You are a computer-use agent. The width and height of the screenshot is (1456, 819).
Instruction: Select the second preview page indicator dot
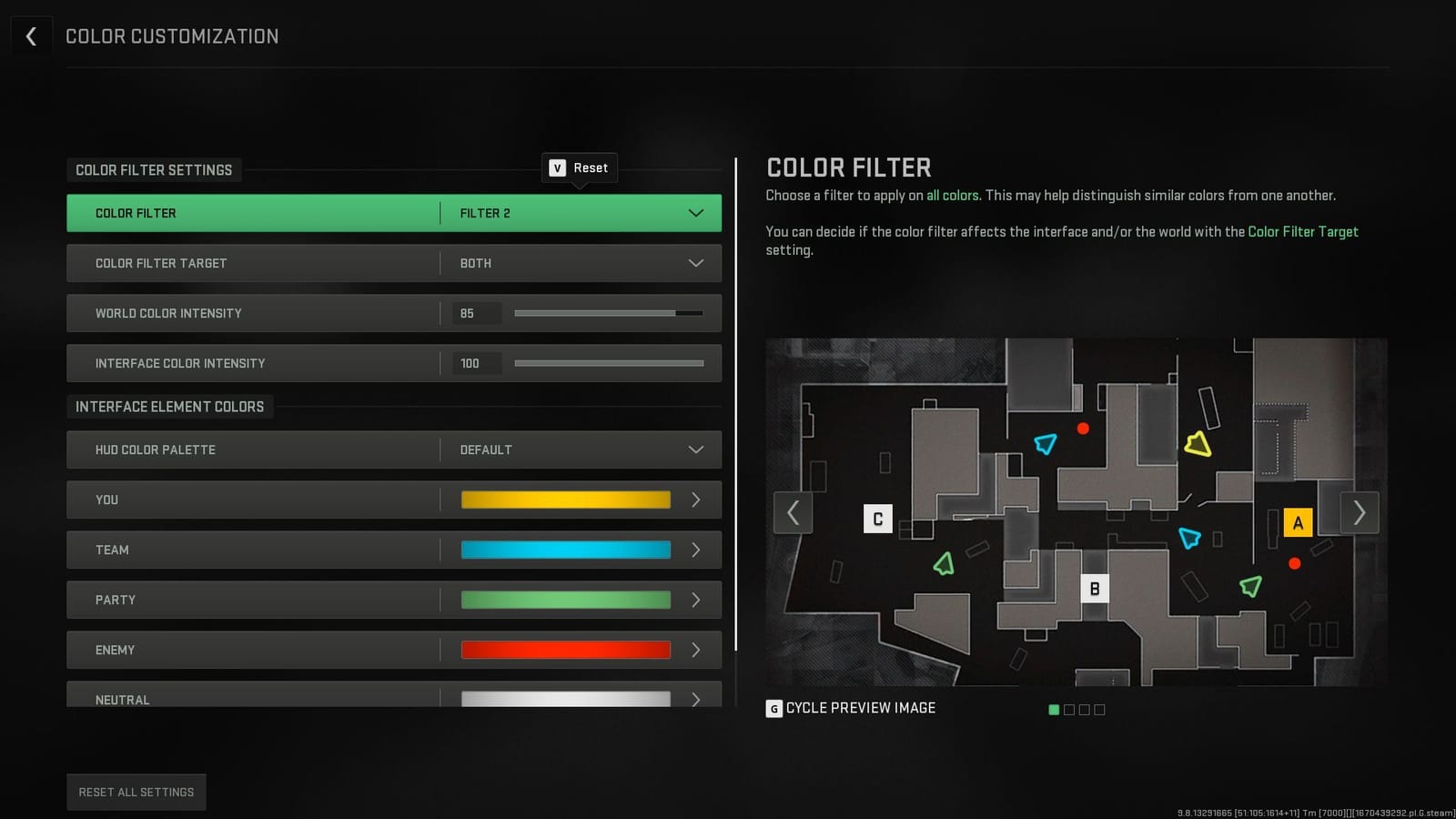[1068, 709]
